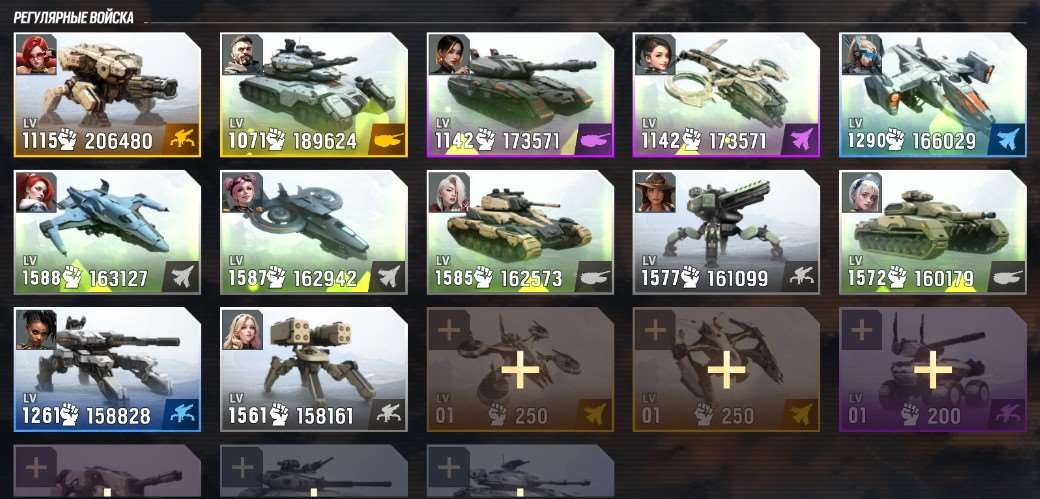Select the blue jet card with power 163127
Image resolution: width=1040 pixels, height=499 pixels.
pyautogui.click(x=107, y=232)
